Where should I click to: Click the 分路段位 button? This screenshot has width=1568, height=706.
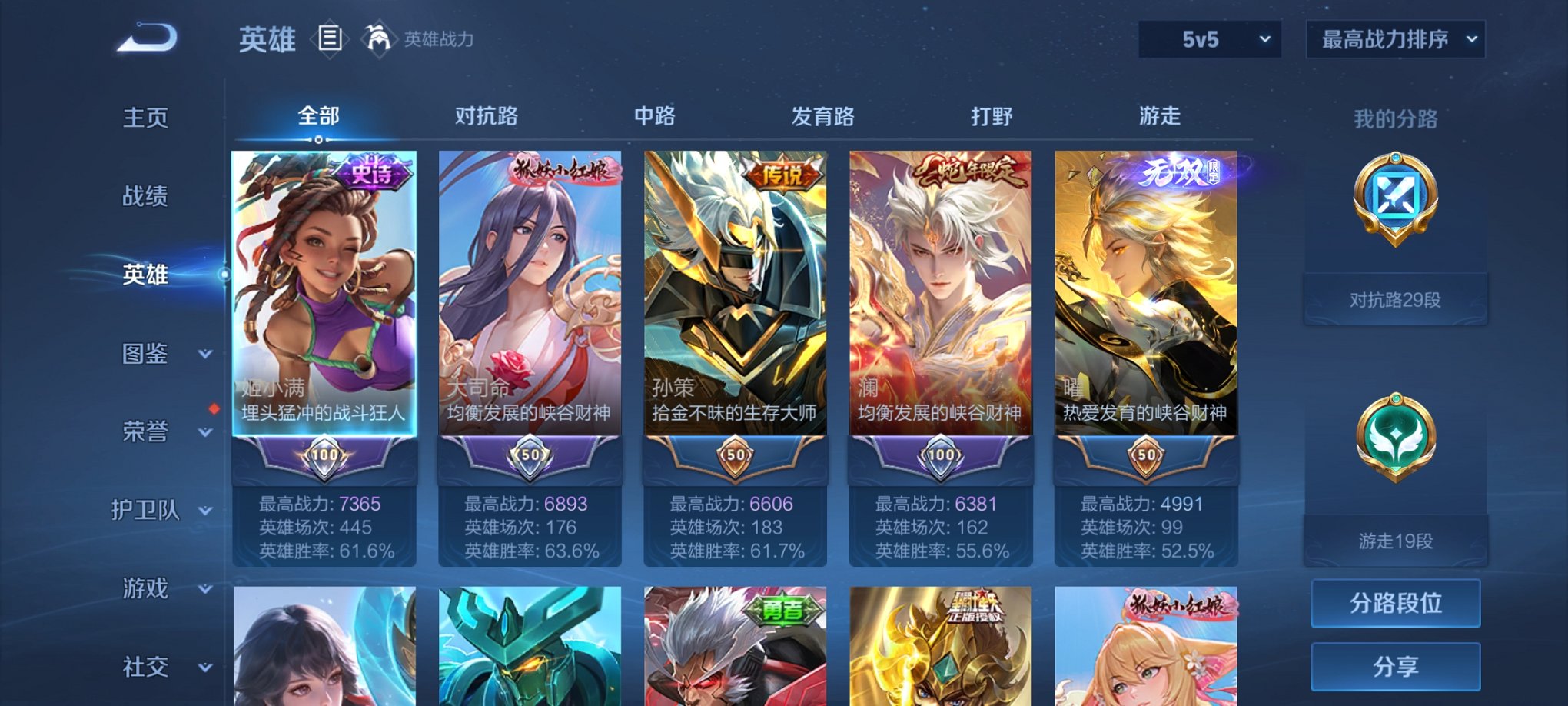(x=1395, y=603)
